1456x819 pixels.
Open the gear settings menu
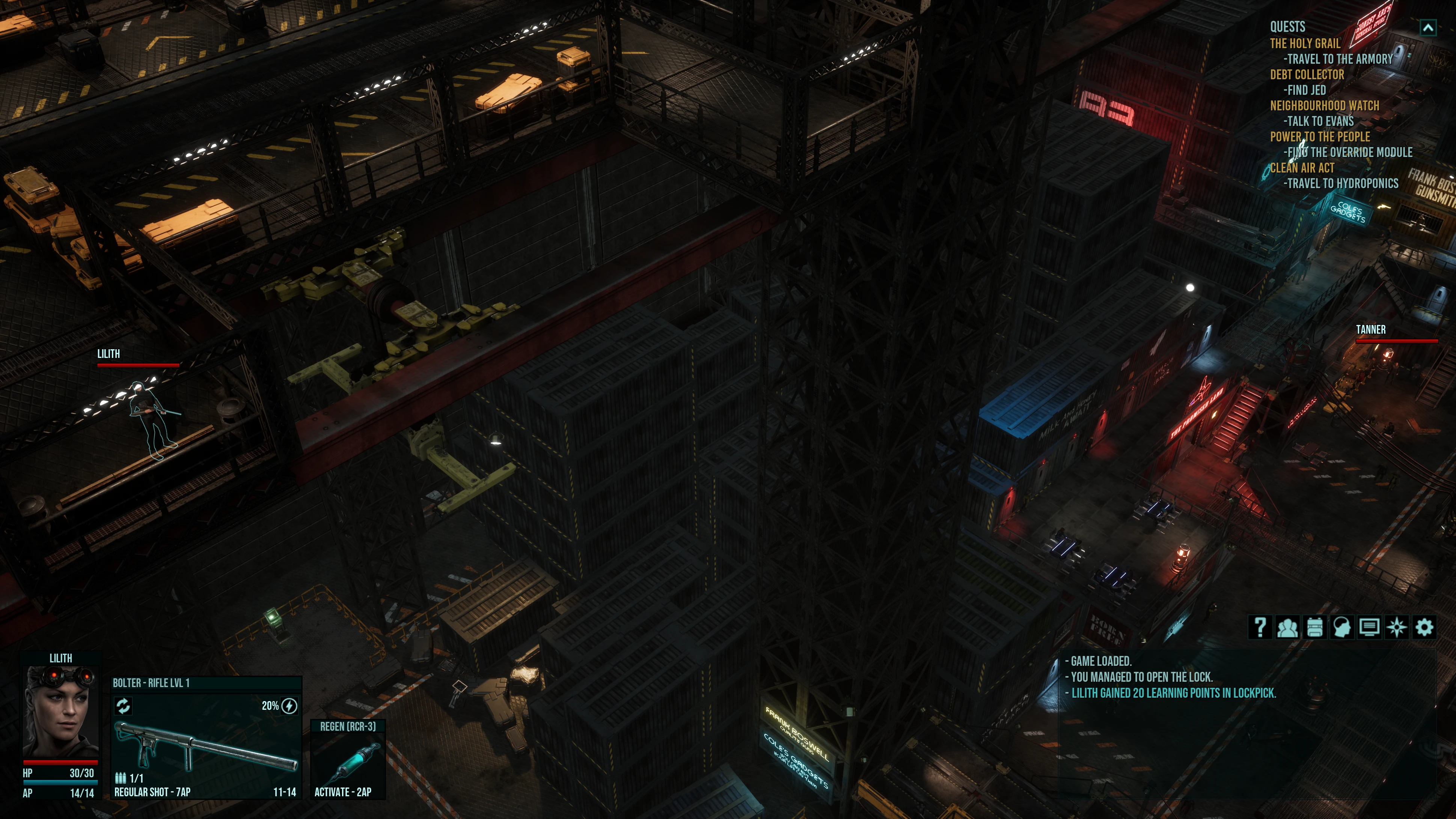coord(1424,627)
